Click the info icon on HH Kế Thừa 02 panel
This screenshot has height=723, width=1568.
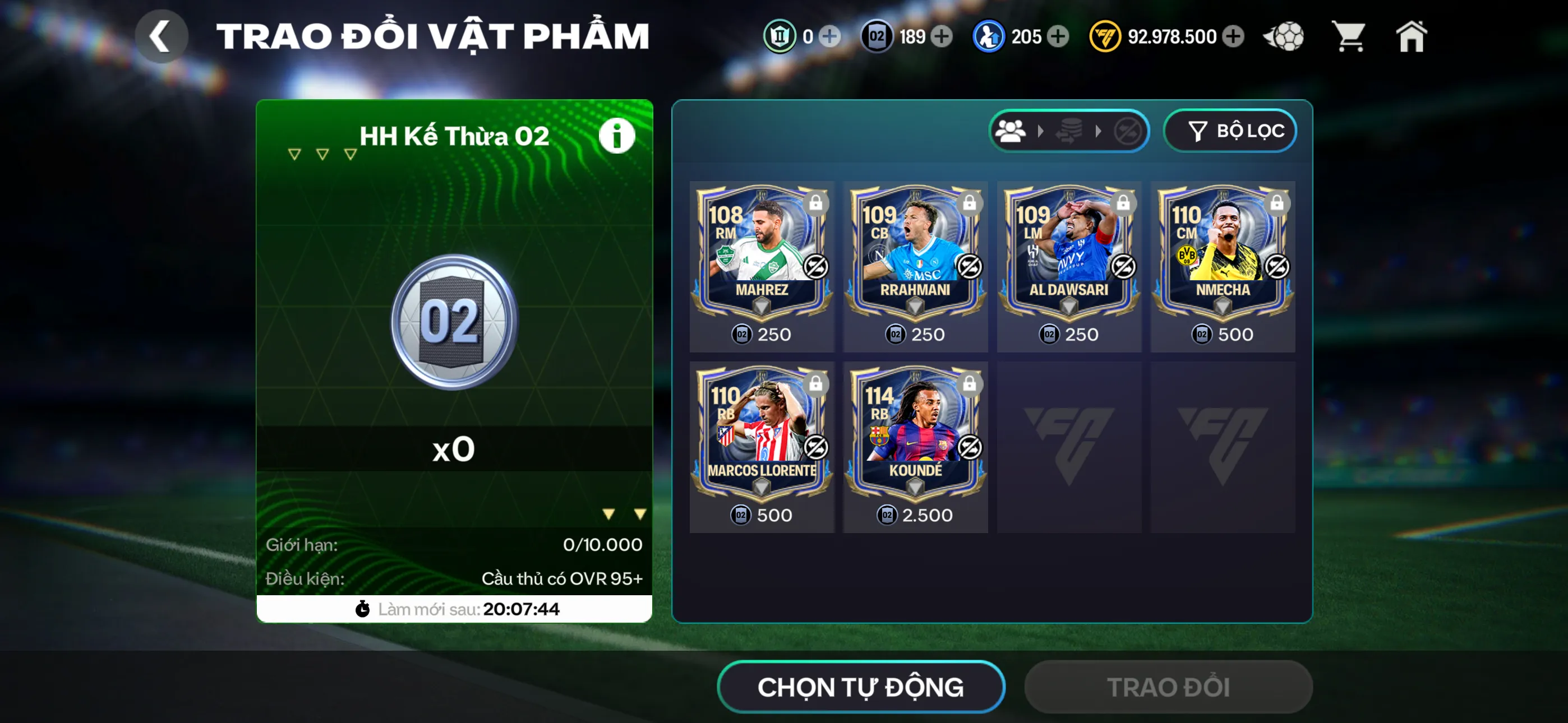coord(617,135)
